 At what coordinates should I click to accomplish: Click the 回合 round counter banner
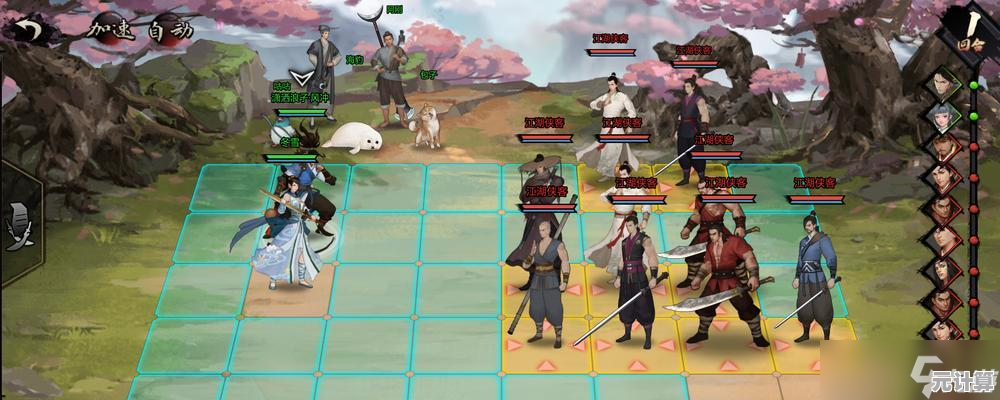[x=964, y=30]
